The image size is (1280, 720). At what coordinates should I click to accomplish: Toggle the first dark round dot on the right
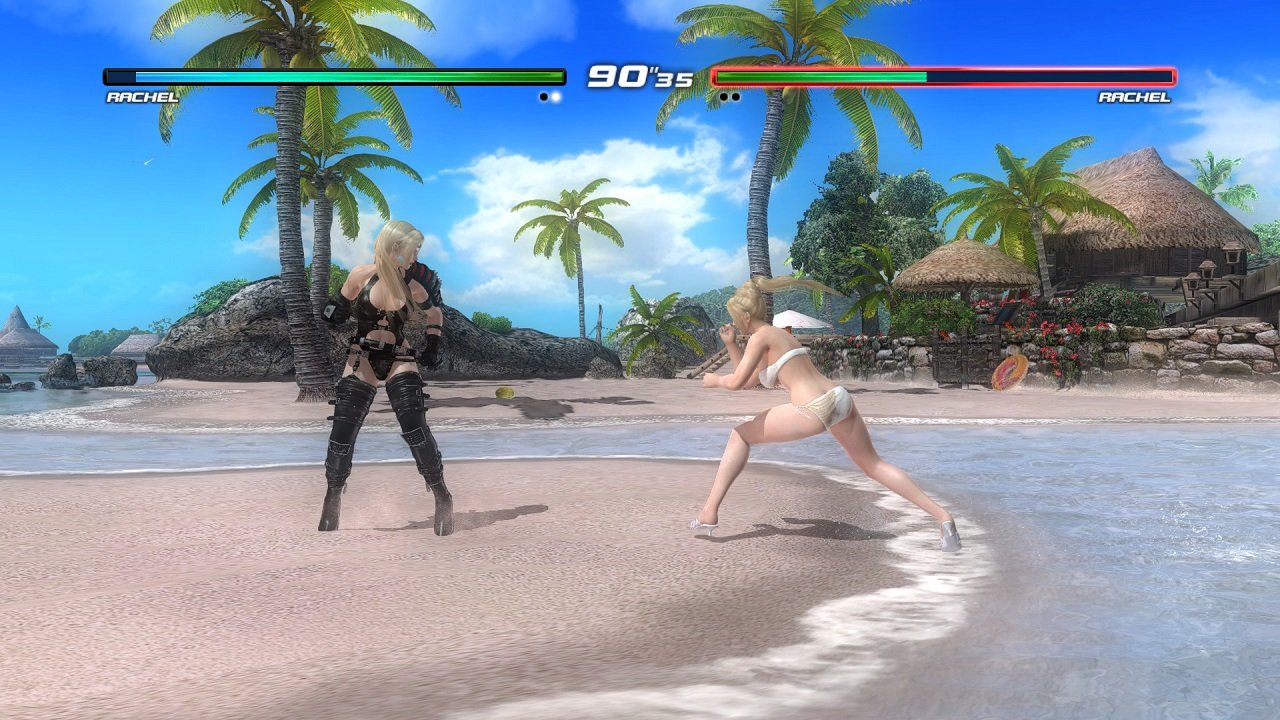[x=723, y=96]
